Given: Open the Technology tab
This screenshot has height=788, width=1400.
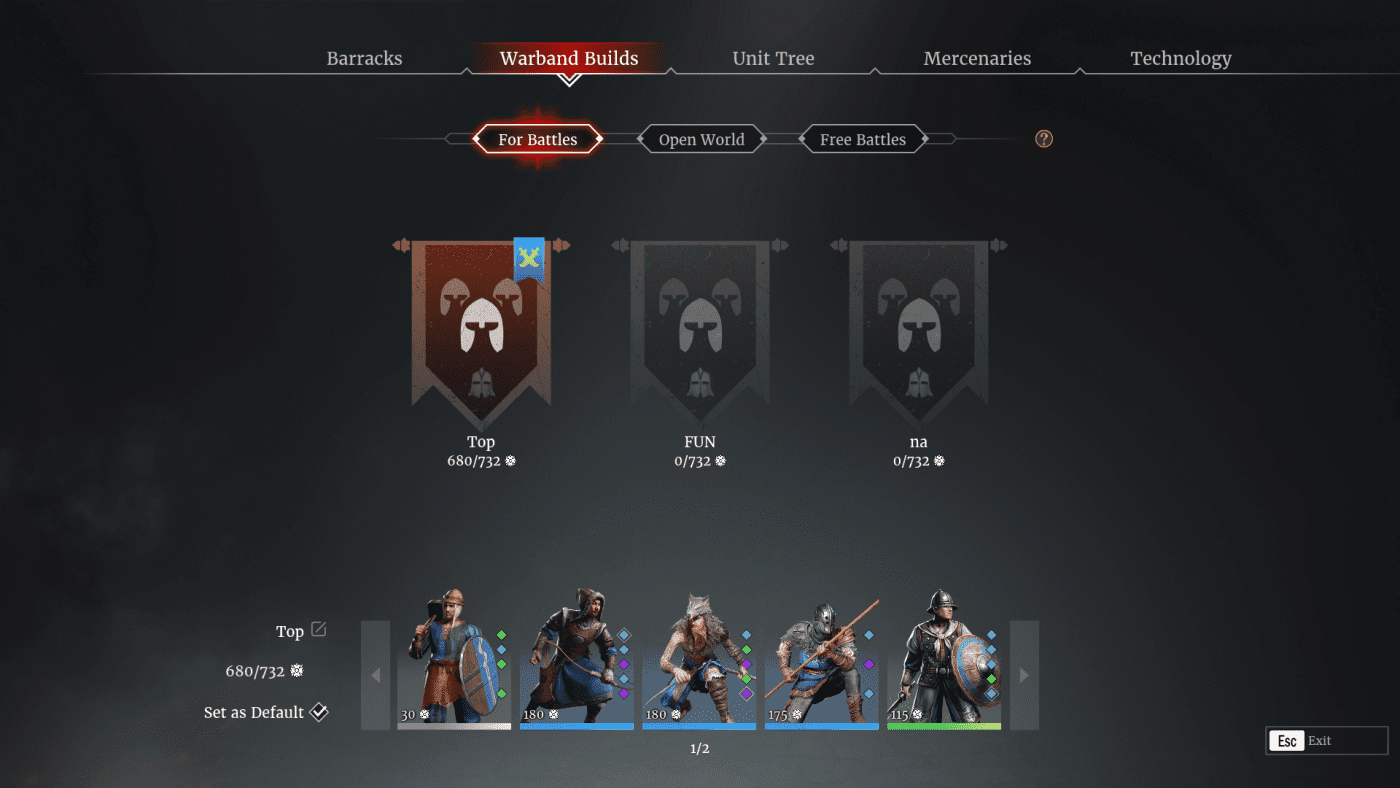Looking at the screenshot, I should 1181,58.
